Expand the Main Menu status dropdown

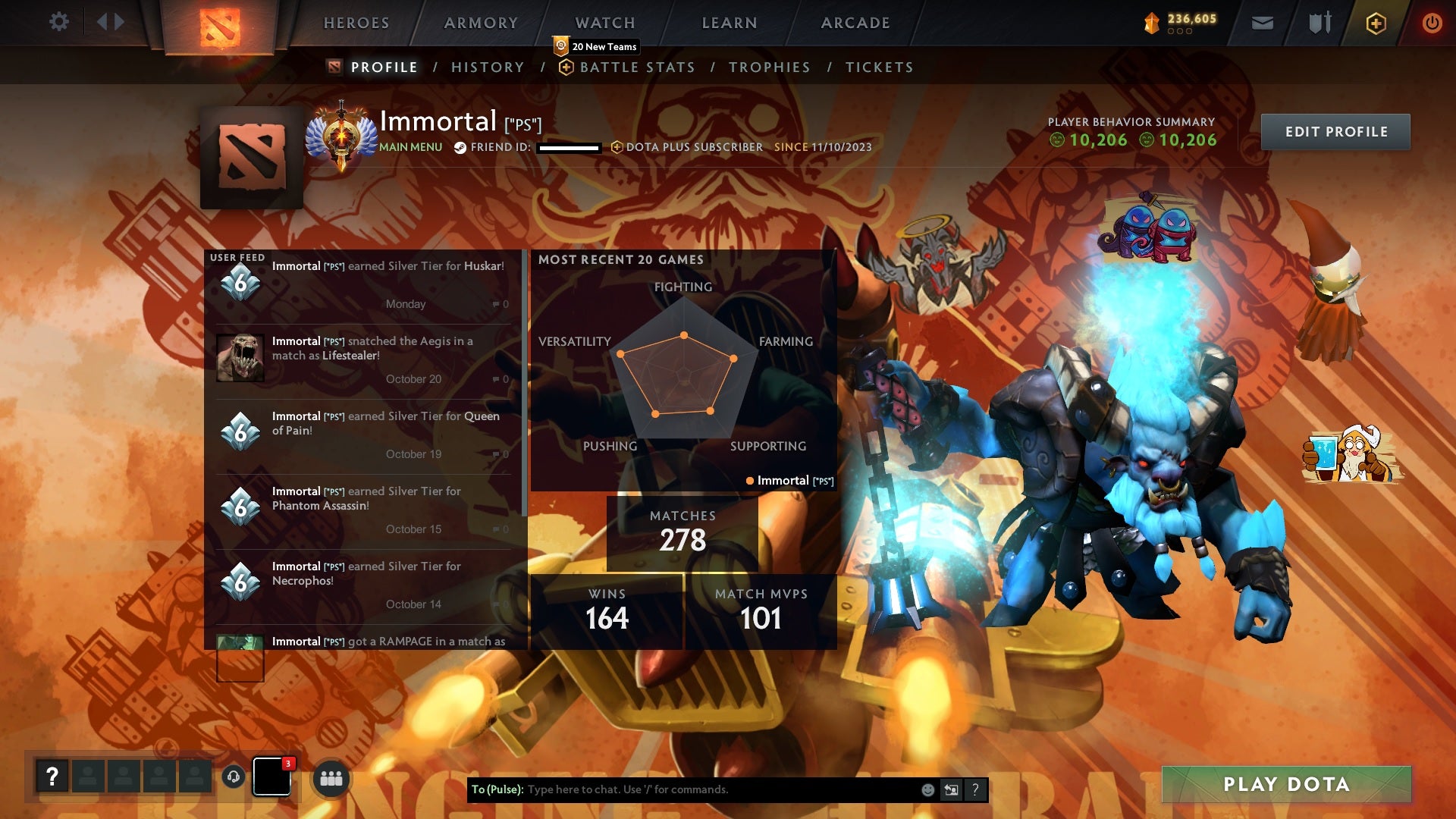tap(409, 146)
